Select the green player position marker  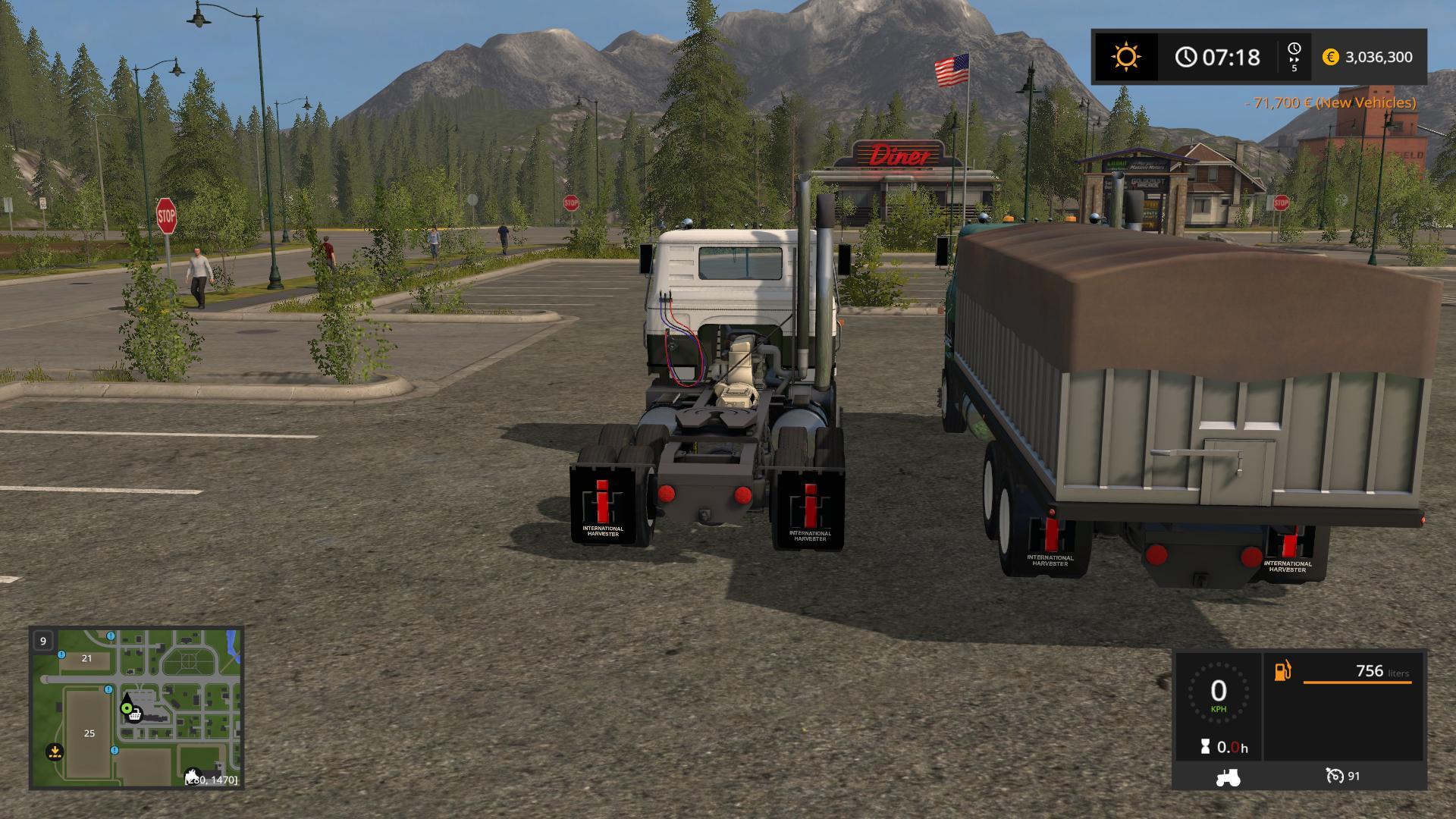126,708
